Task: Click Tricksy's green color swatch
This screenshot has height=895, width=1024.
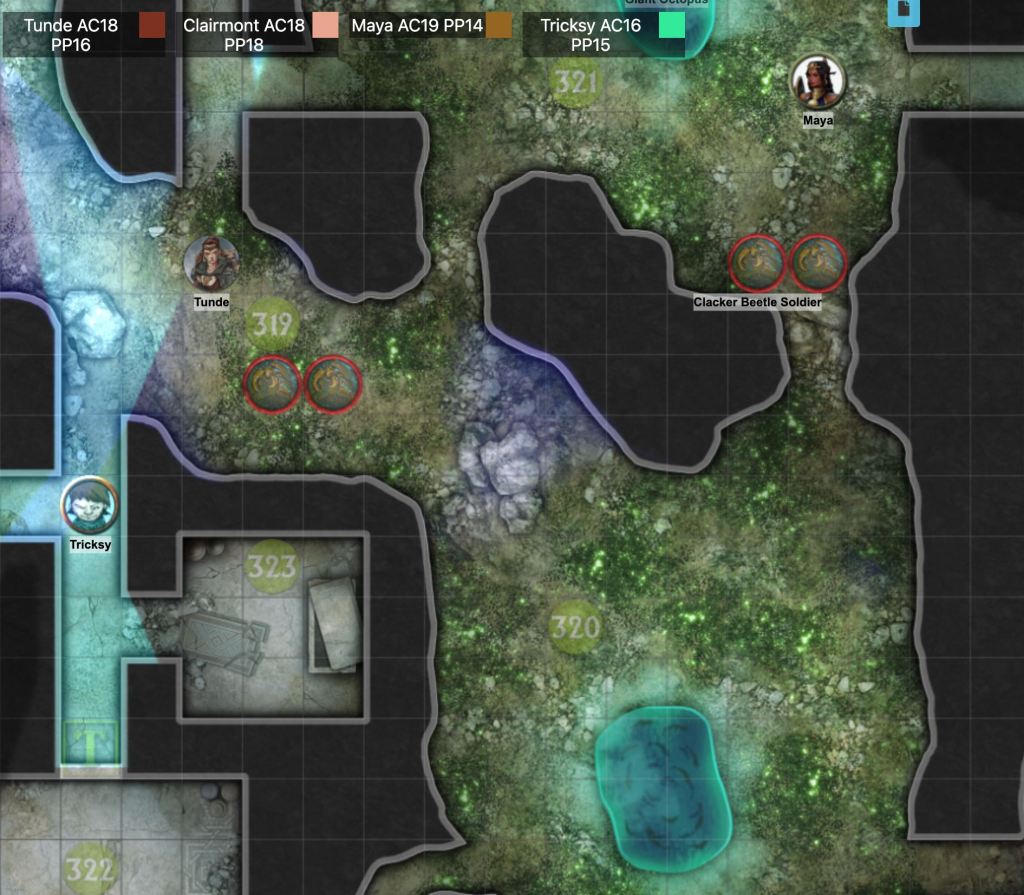Action: coord(672,26)
